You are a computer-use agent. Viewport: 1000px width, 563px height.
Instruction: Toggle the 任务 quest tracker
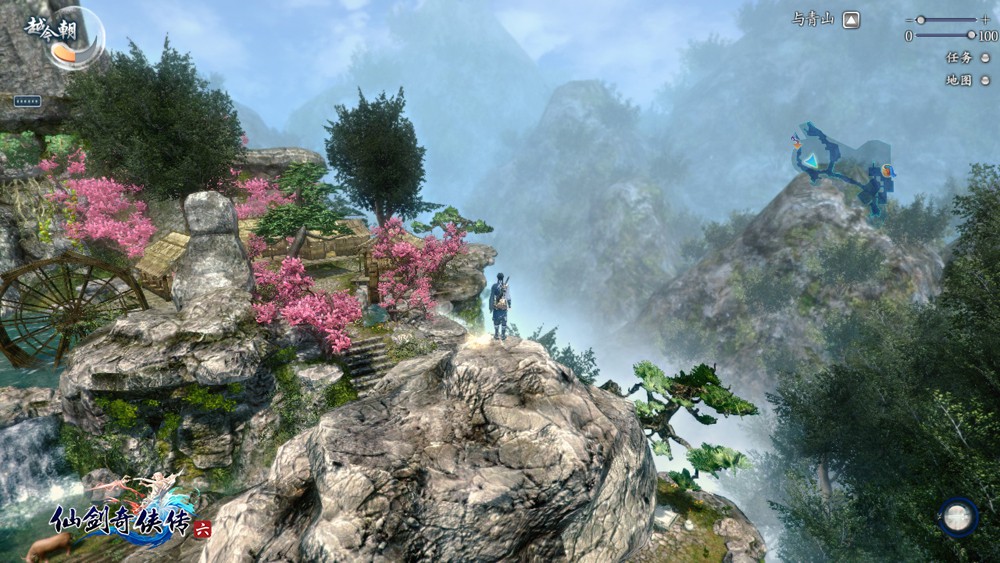click(x=985, y=58)
